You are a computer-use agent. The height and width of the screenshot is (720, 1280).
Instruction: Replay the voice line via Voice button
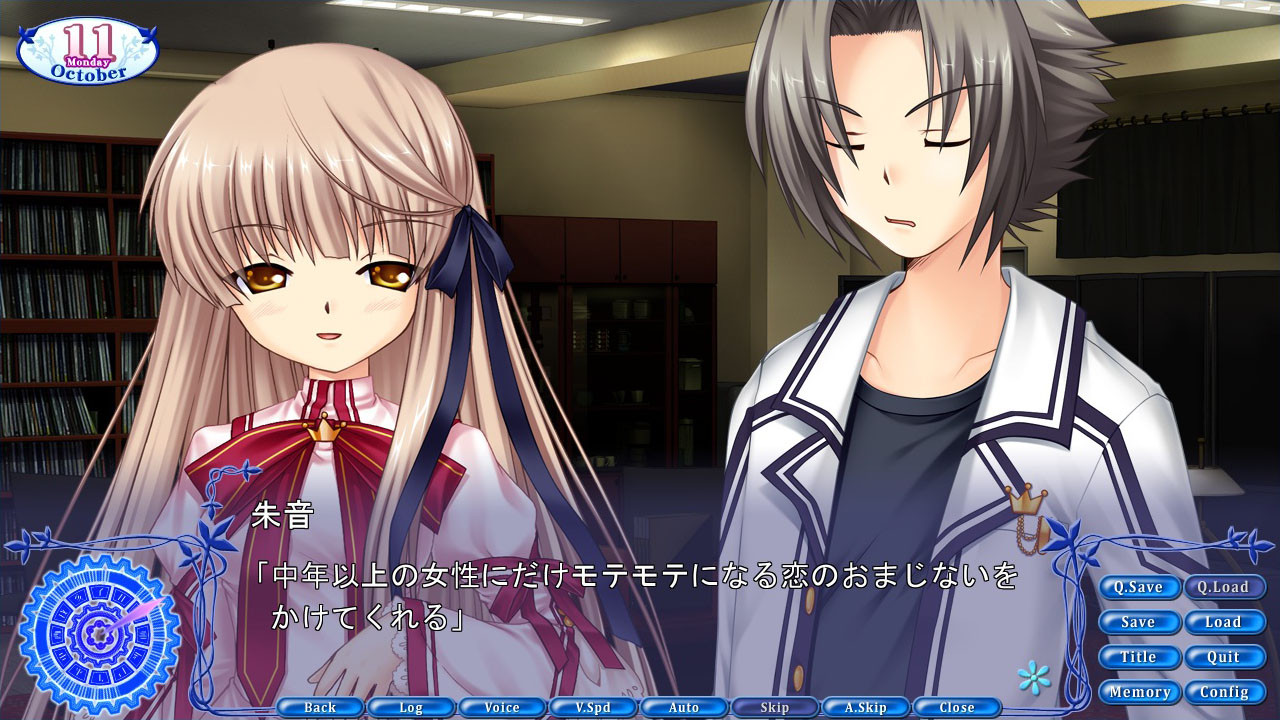(x=502, y=706)
